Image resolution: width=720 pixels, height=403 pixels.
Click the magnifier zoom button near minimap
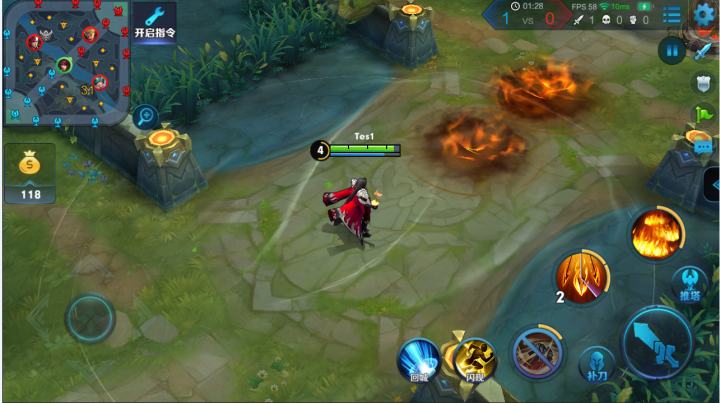(x=146, y=116)
